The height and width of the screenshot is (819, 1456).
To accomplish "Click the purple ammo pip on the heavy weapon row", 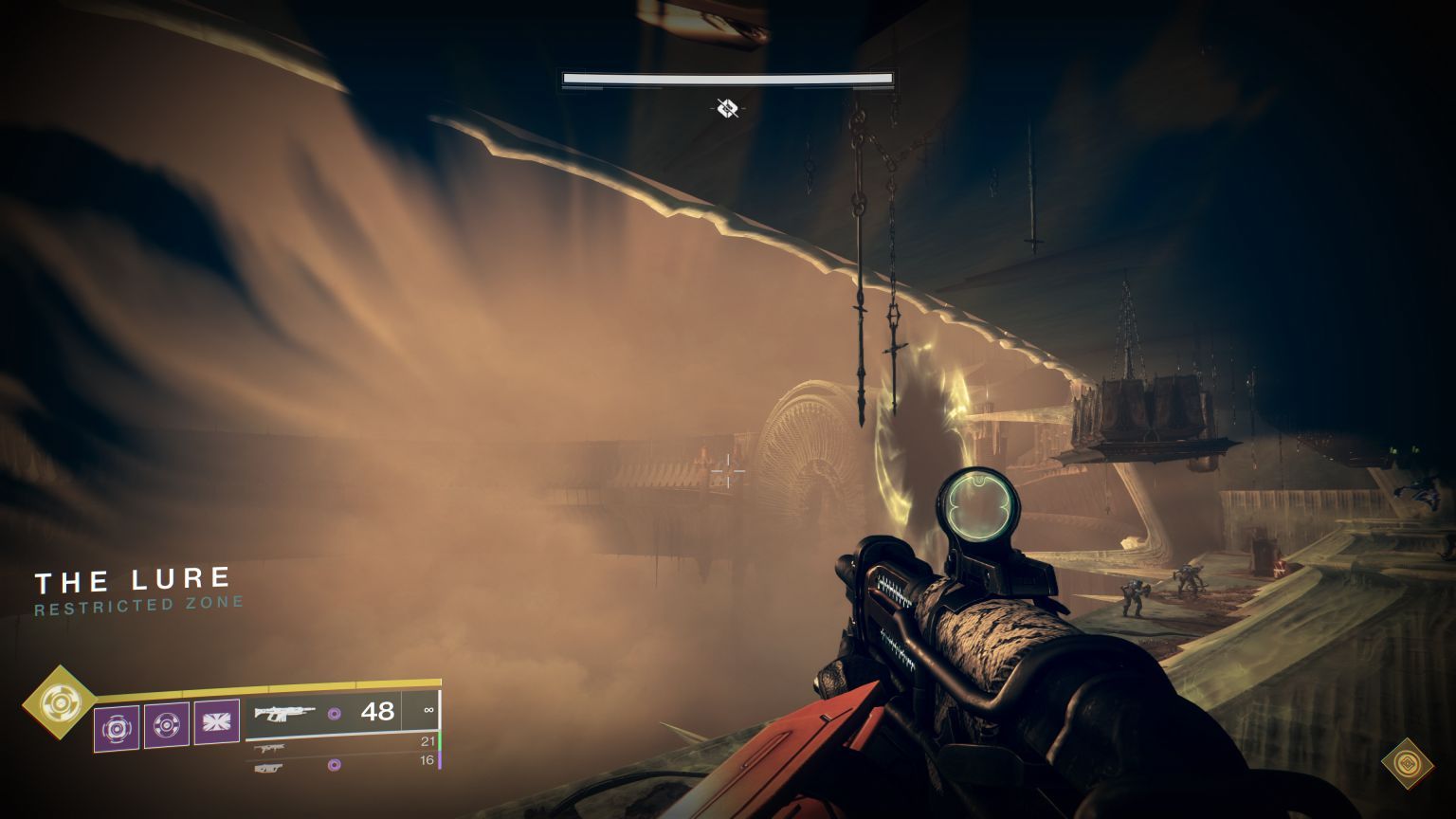I will point(334,764).
